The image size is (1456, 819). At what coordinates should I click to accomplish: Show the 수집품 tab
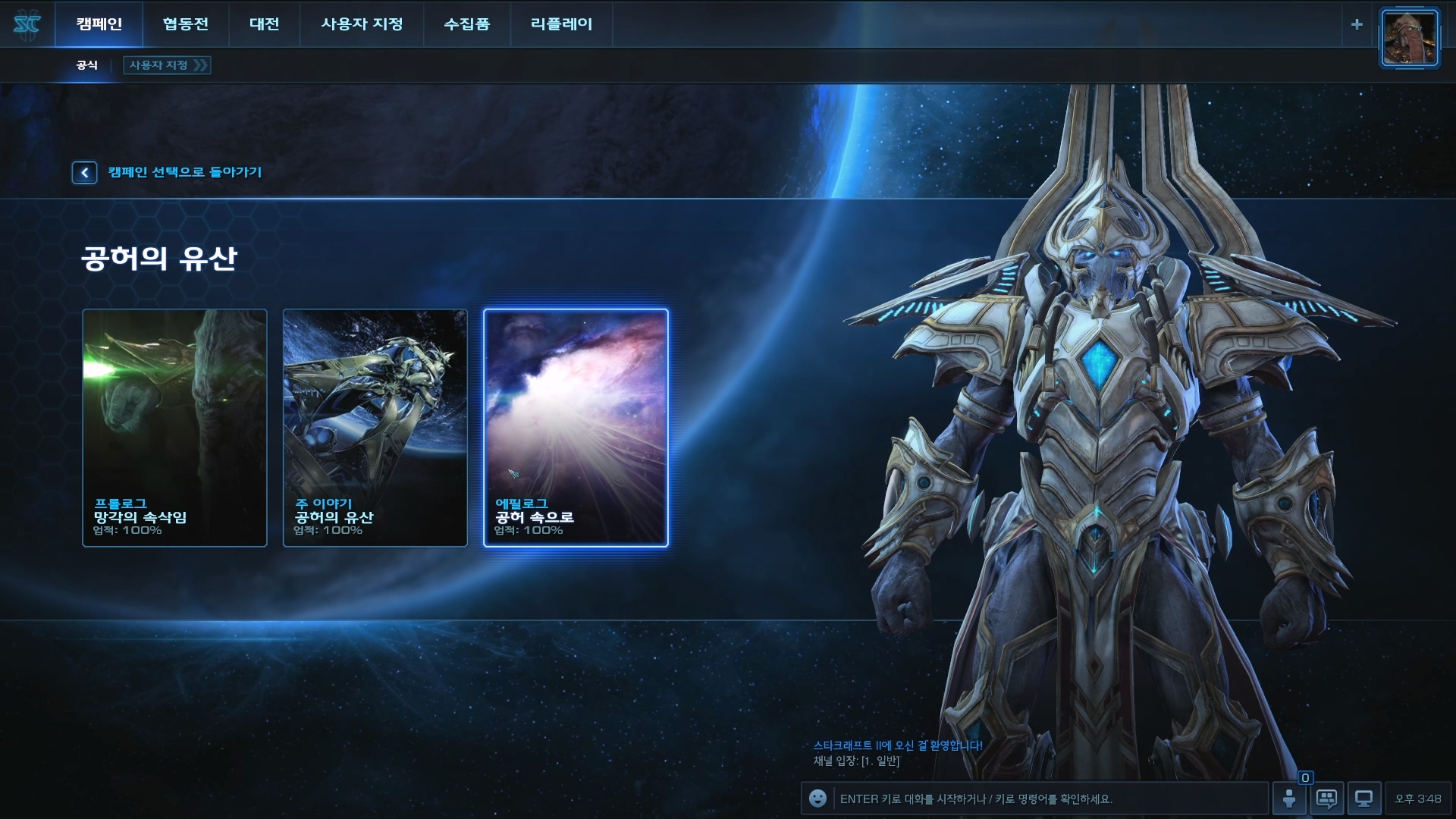coord(466,24)
